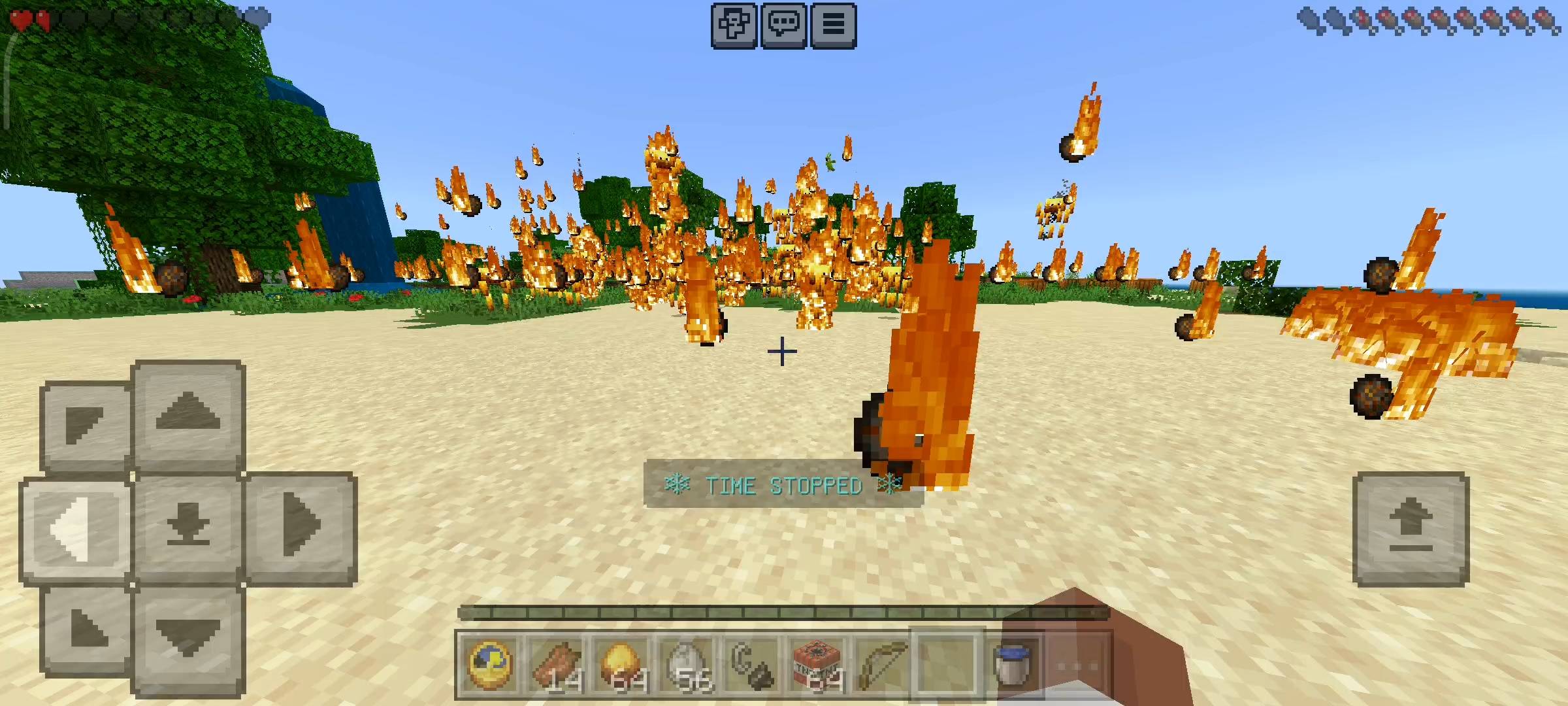
Task: Open the chat speech-bubble button
Action: 783,25
